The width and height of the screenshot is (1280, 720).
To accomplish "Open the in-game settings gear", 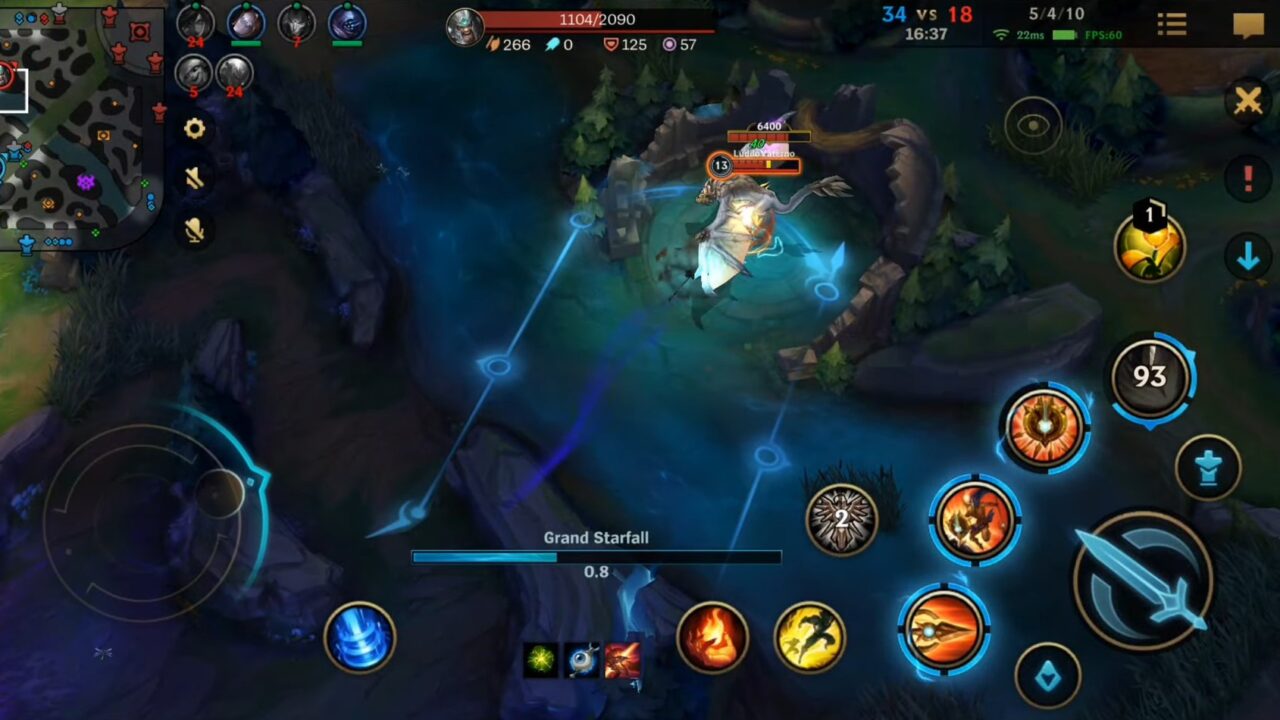I will click(193, 129).
